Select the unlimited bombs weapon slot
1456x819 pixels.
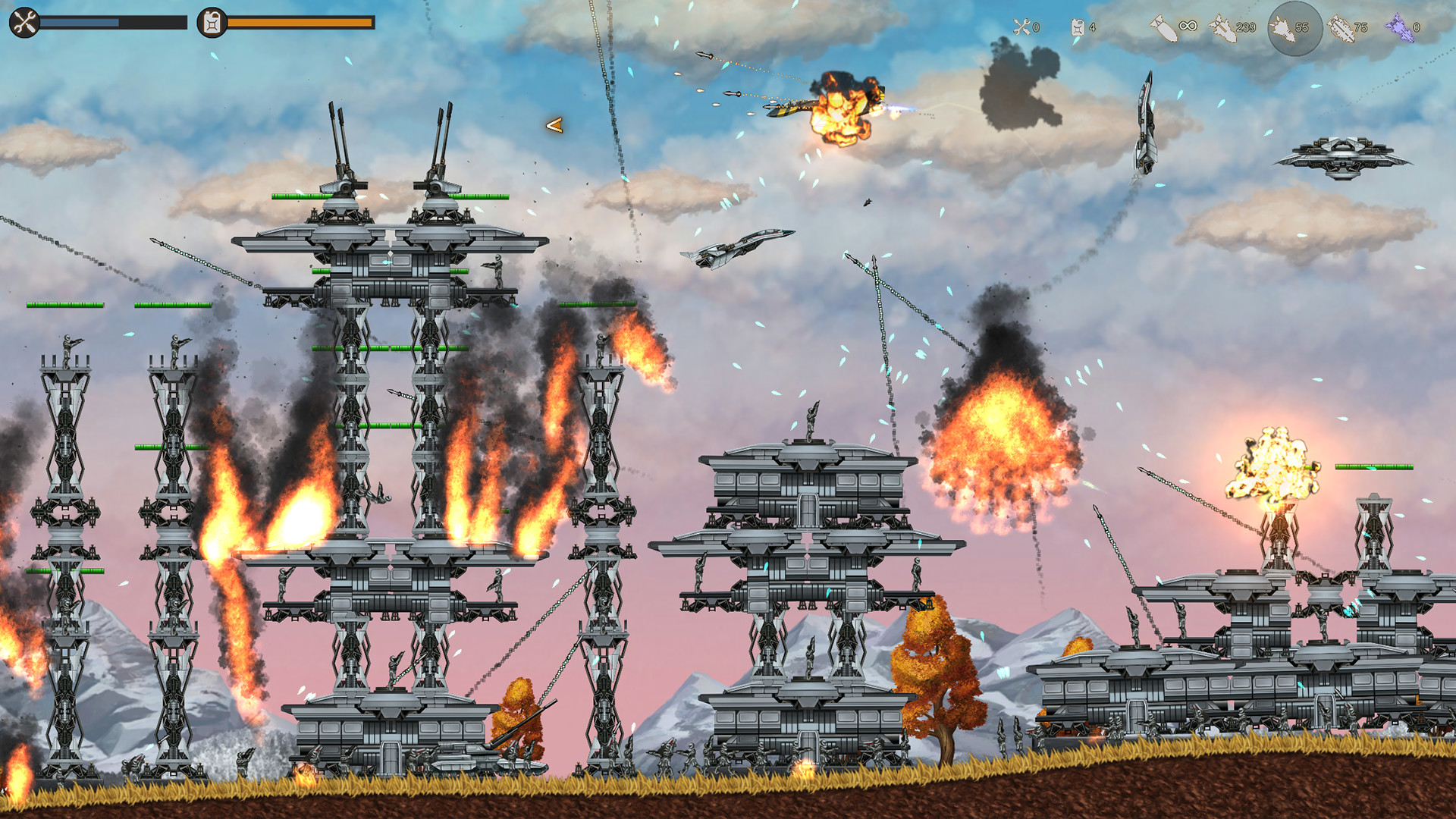click(1175, 27)
